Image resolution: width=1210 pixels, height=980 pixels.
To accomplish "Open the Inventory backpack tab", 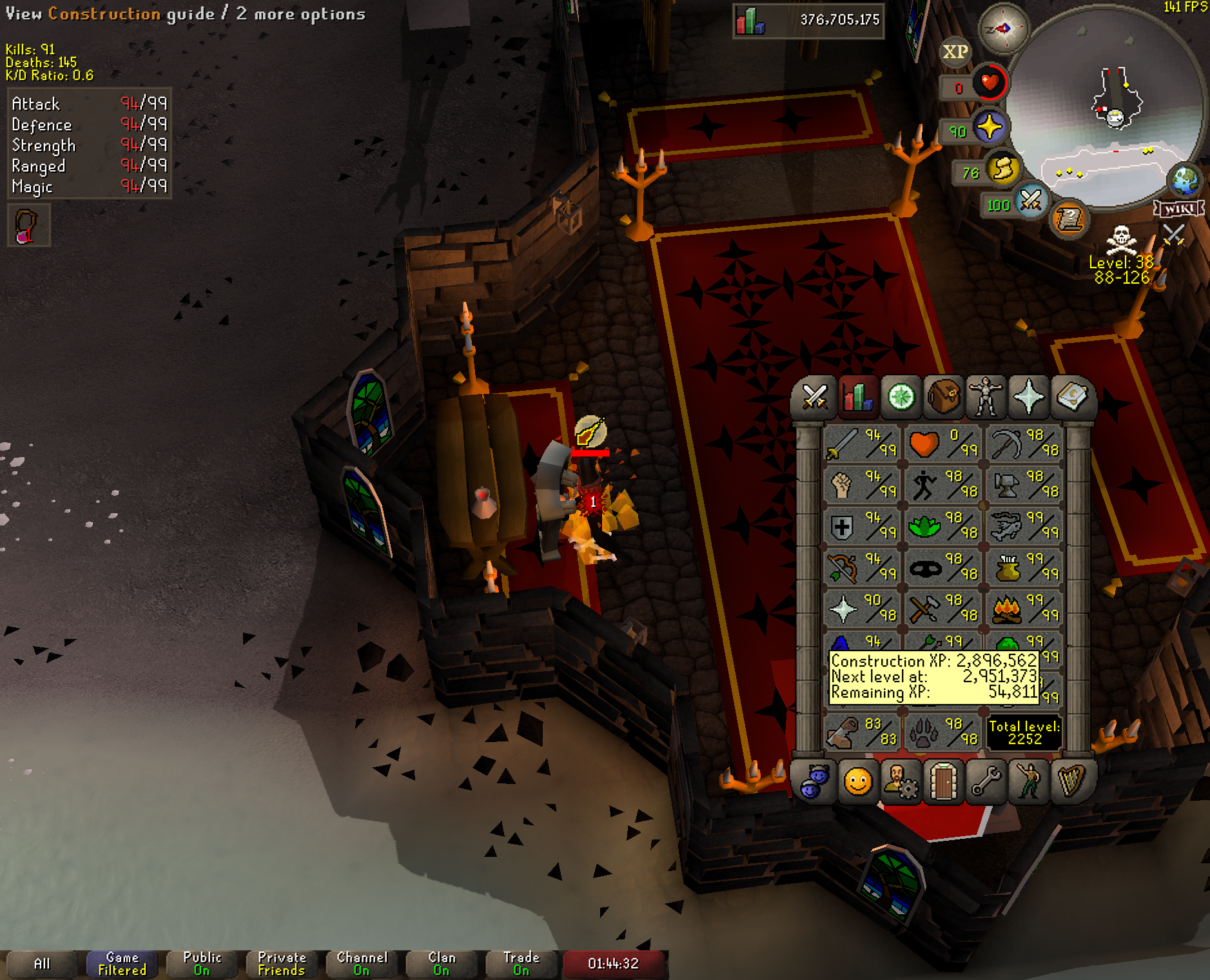I will point(943,397).
